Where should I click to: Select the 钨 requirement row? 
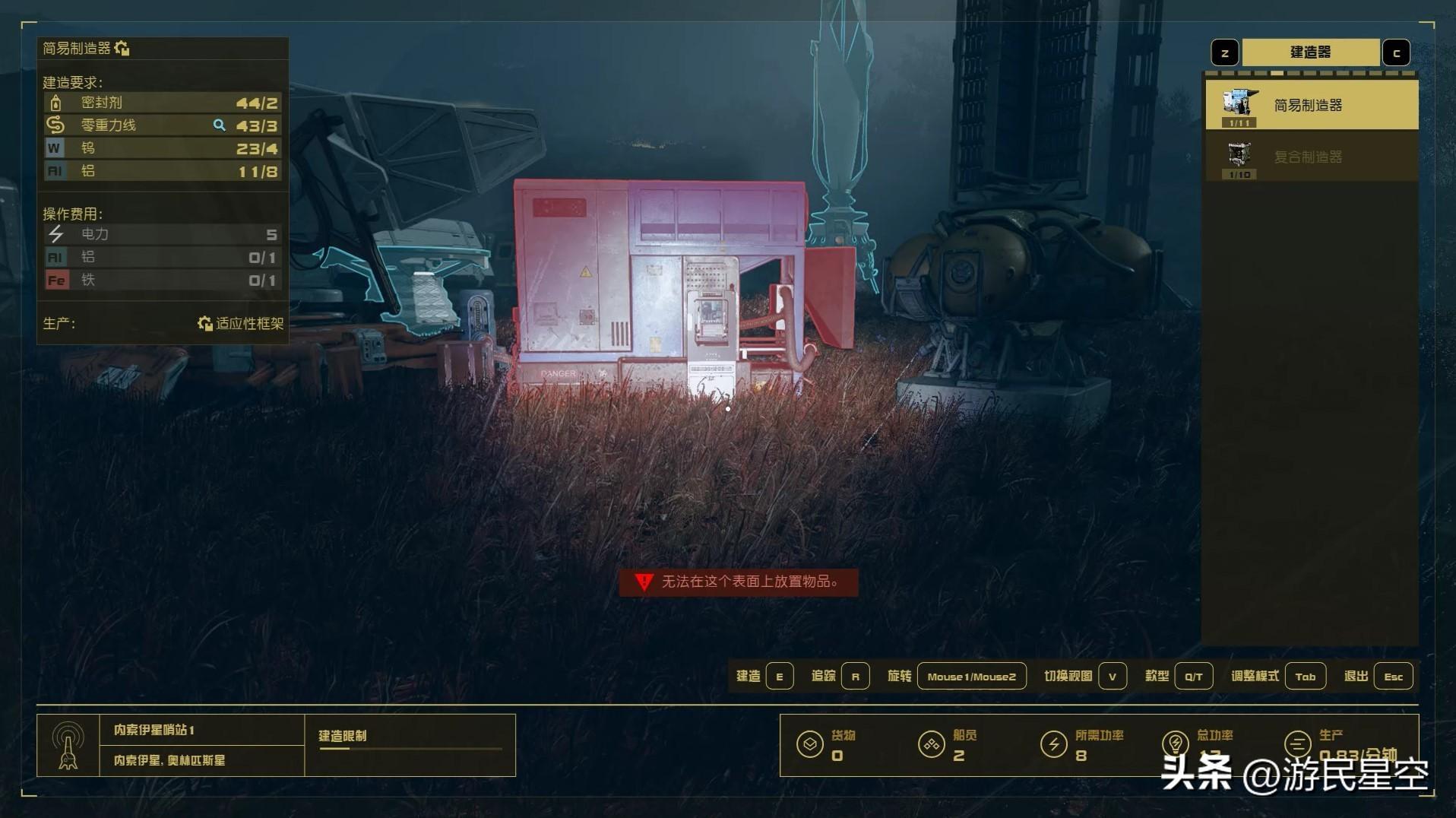click(x=163, y=148)
